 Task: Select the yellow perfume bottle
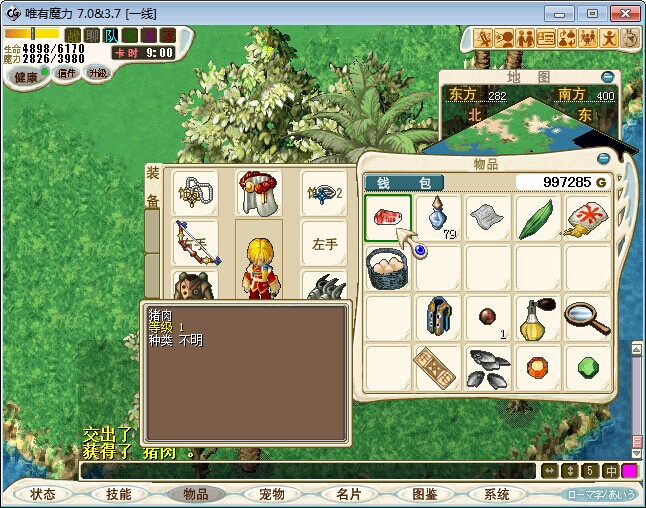(x=538, y=318)
